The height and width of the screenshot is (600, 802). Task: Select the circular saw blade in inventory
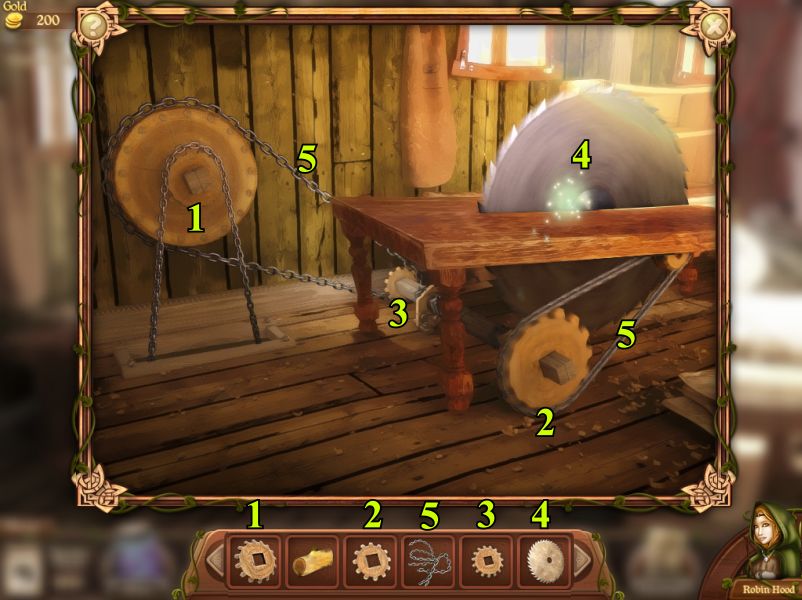pyautogui.click(x=544, y=560)
